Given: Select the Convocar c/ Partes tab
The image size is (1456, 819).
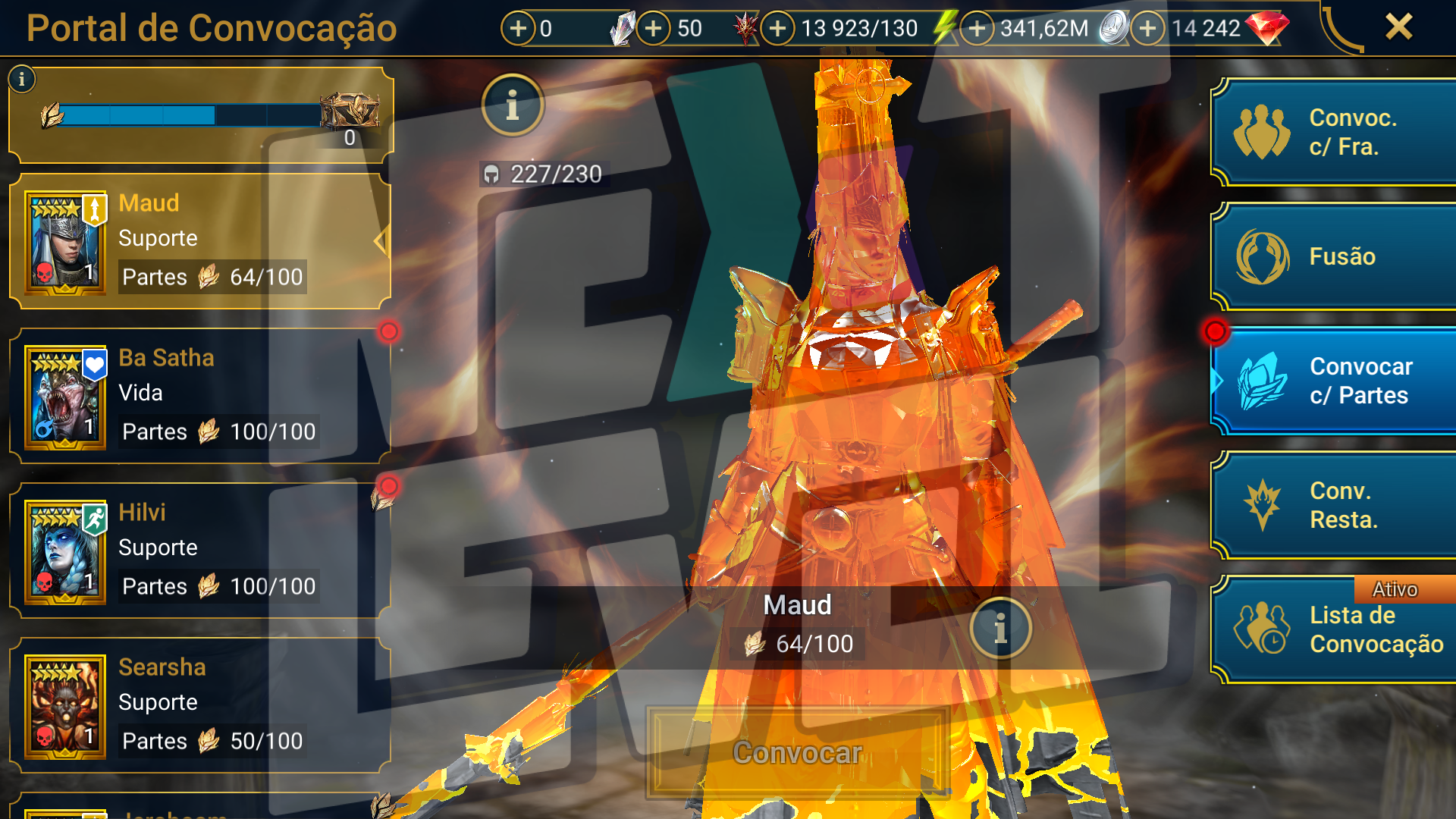Looking at the screenshot, I should (x=1335, y=381).
